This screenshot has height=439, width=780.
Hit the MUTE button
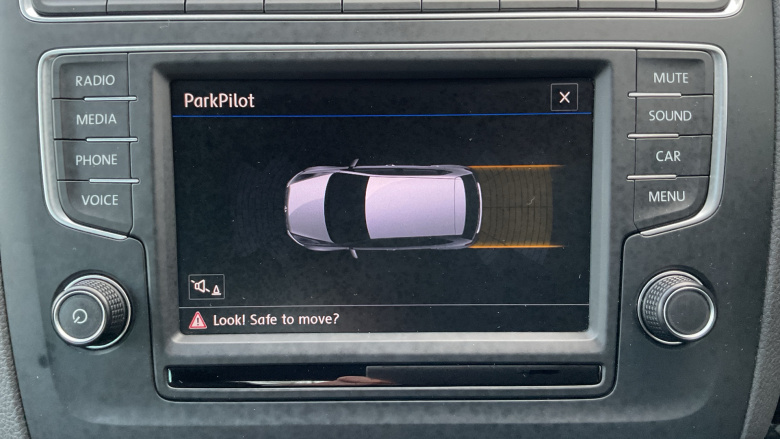click(x=670, y=78)
